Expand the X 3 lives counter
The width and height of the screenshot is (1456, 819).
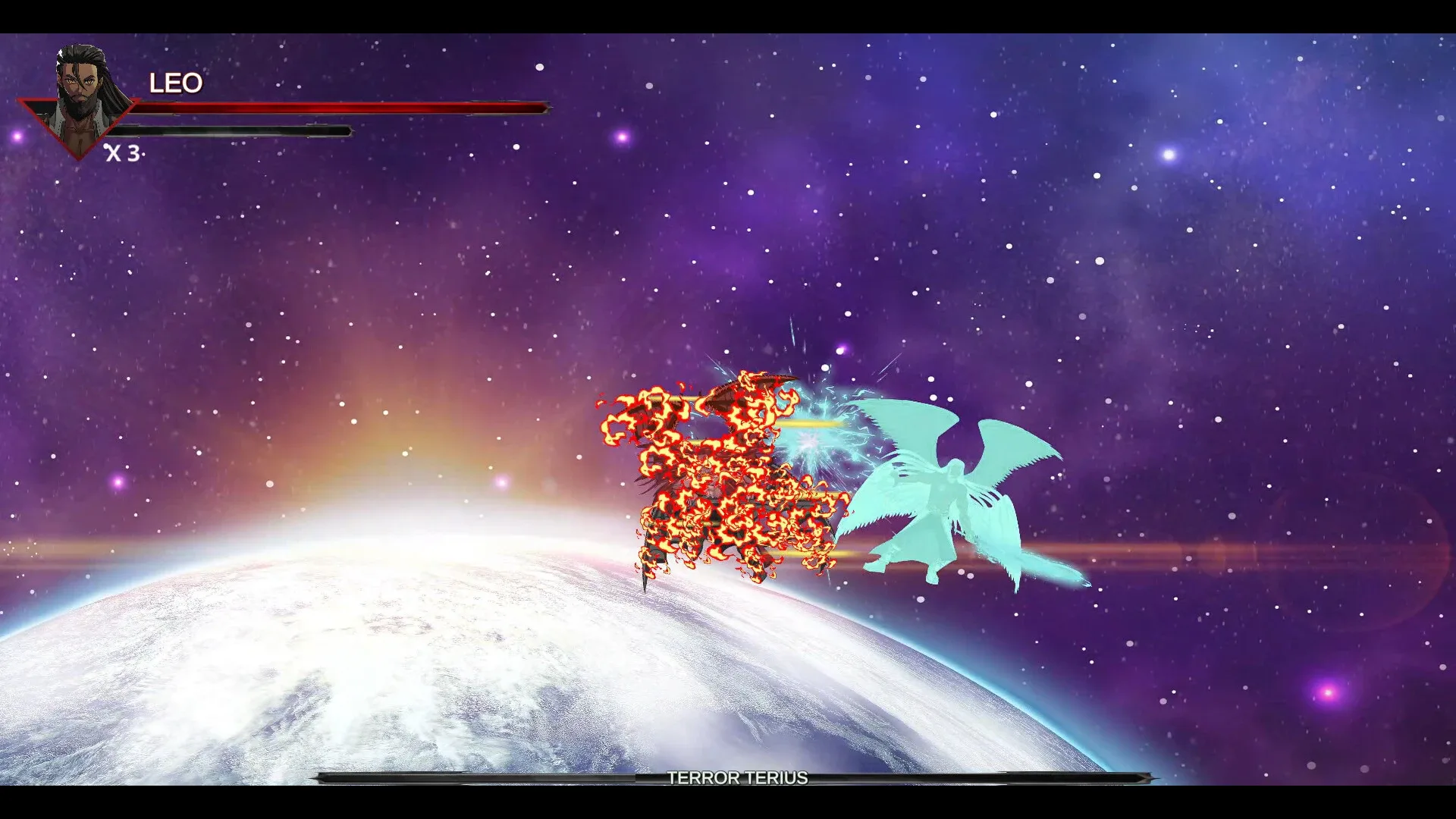point(124,155)
